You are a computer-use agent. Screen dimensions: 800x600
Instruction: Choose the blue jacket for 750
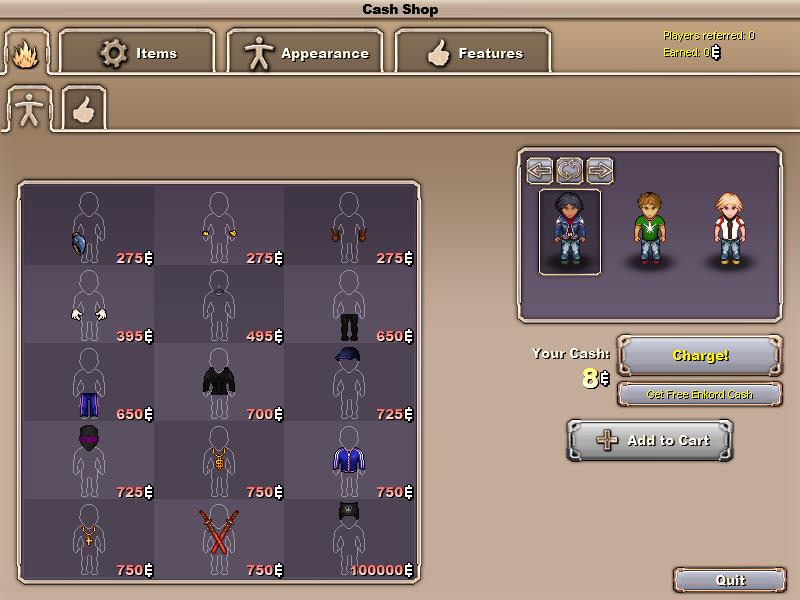coord(348,460)
